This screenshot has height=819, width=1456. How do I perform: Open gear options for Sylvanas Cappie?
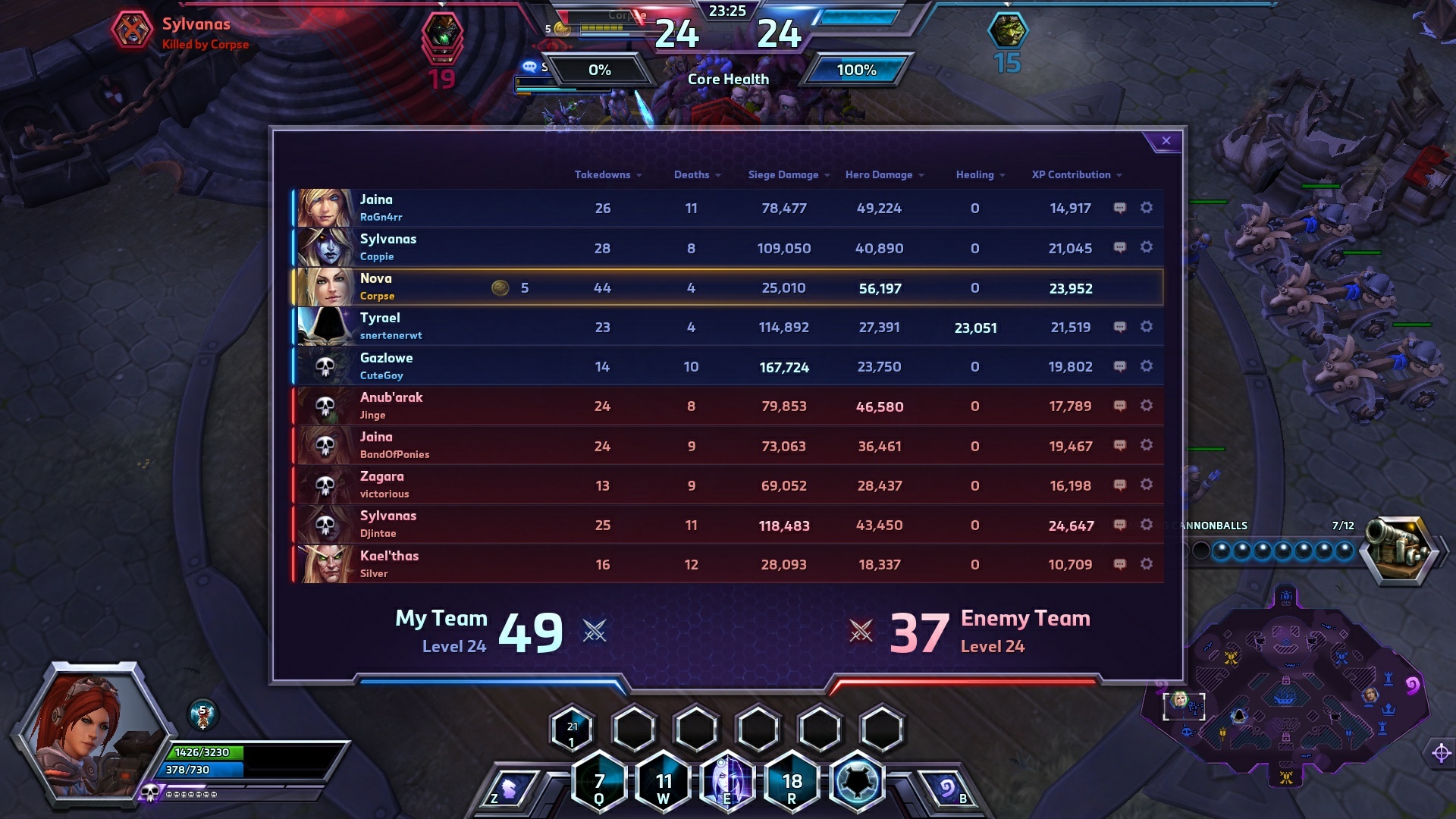(x=1147, y=247)
